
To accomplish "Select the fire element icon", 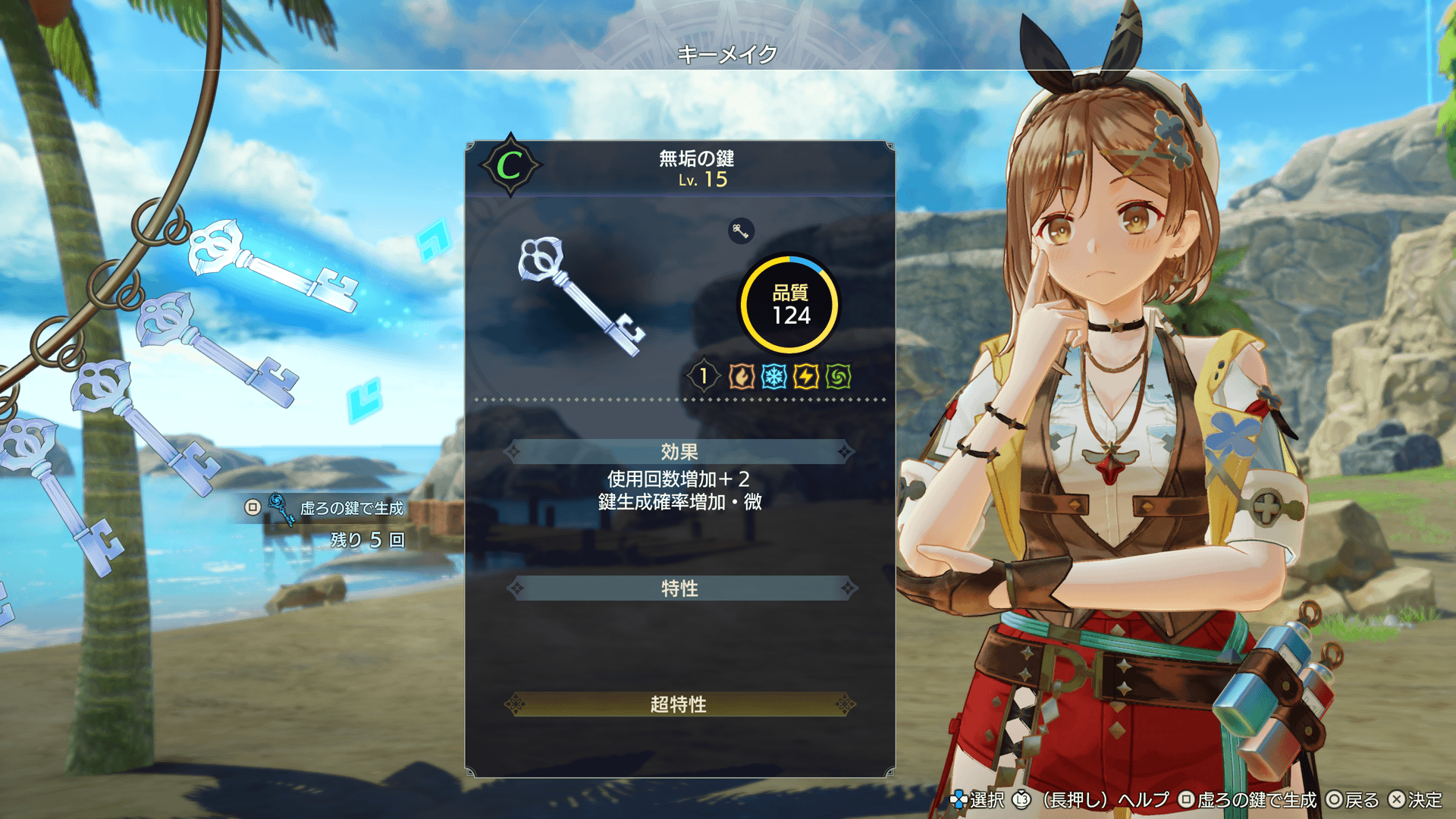I will click(x=741, y=376).
